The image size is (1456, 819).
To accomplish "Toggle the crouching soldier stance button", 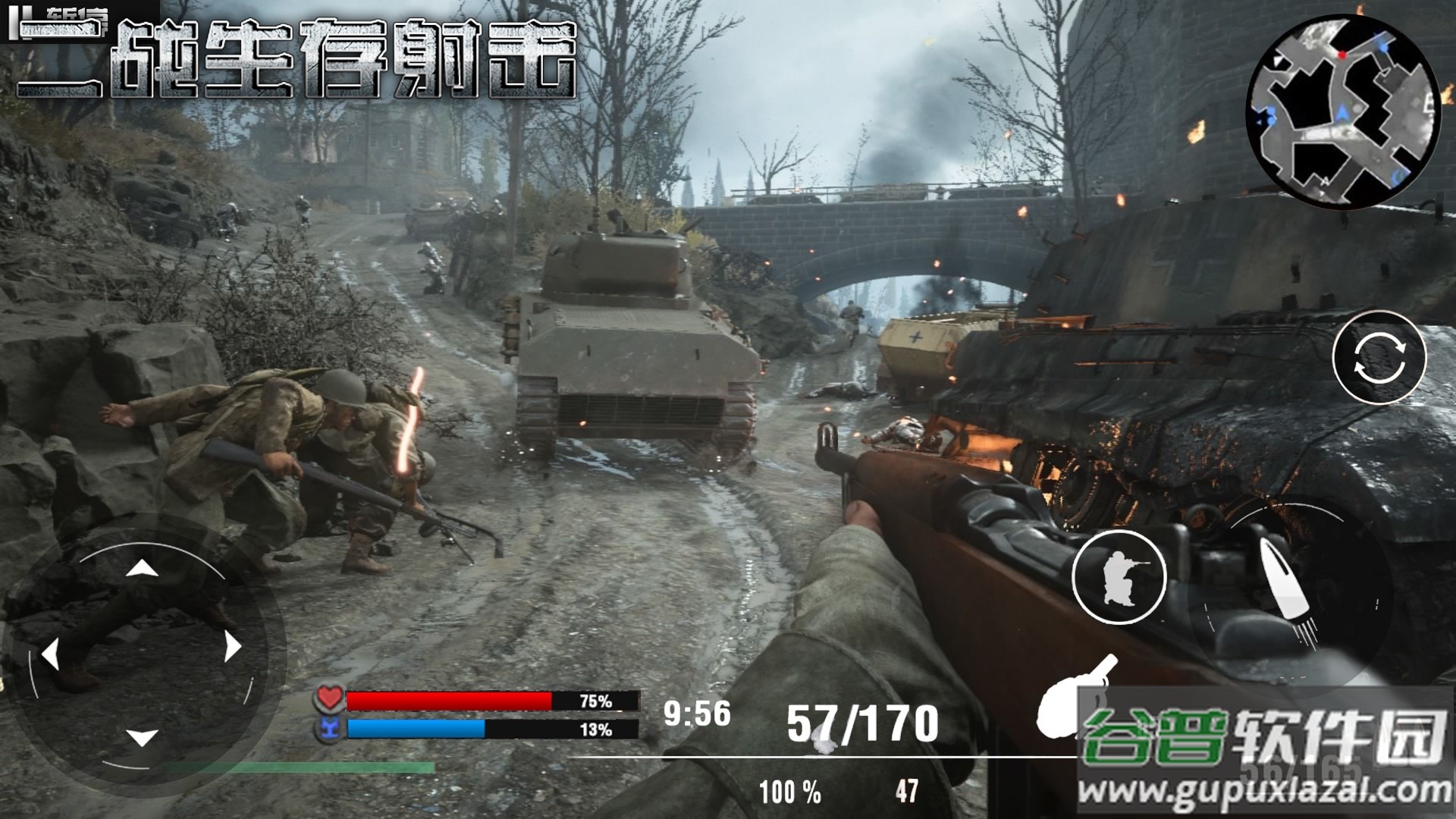I will [1119, 578].
